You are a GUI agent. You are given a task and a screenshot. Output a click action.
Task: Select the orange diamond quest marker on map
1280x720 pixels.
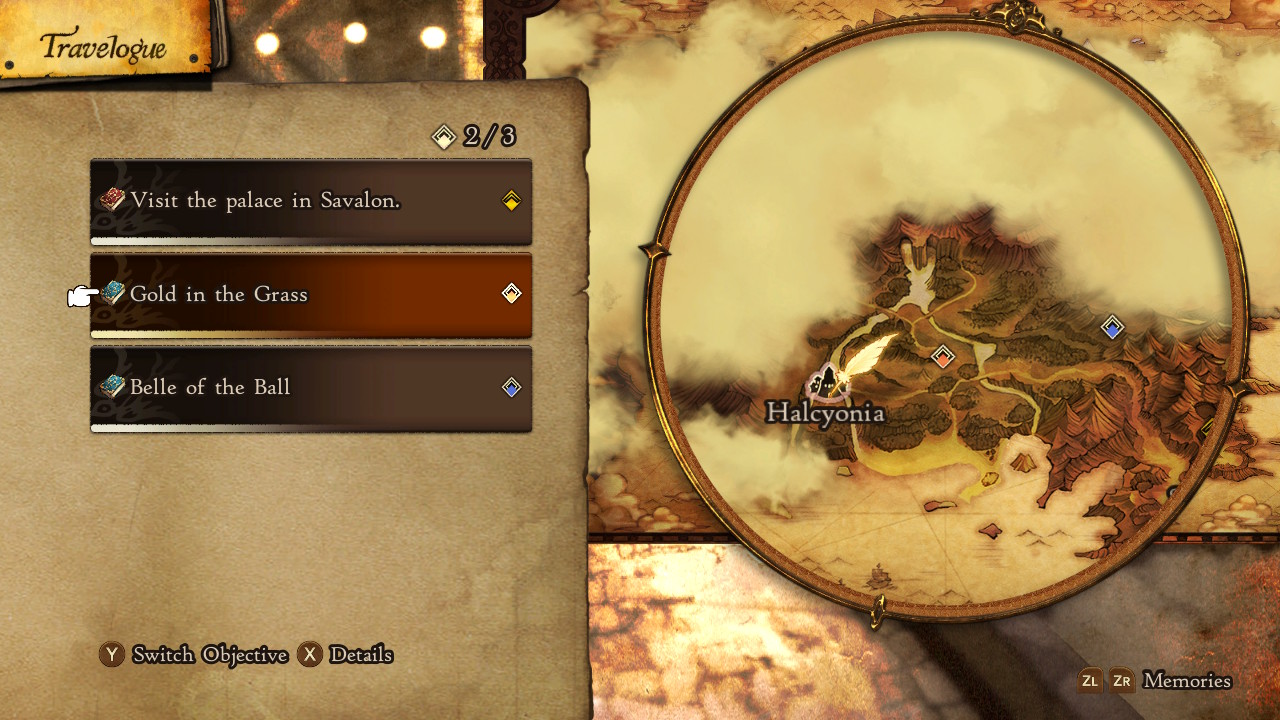point(942,356)
